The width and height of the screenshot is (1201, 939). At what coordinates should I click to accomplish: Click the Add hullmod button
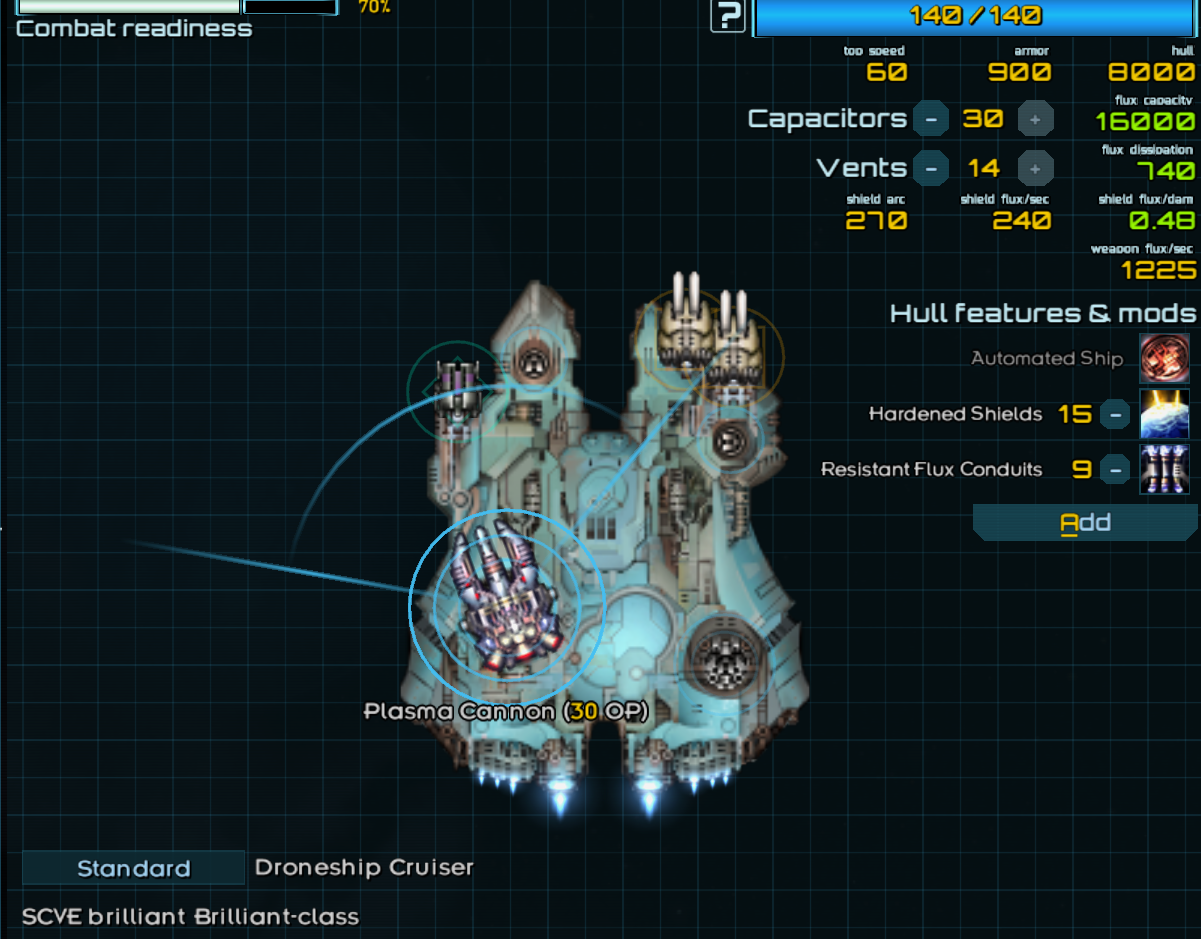point(1085,522)
